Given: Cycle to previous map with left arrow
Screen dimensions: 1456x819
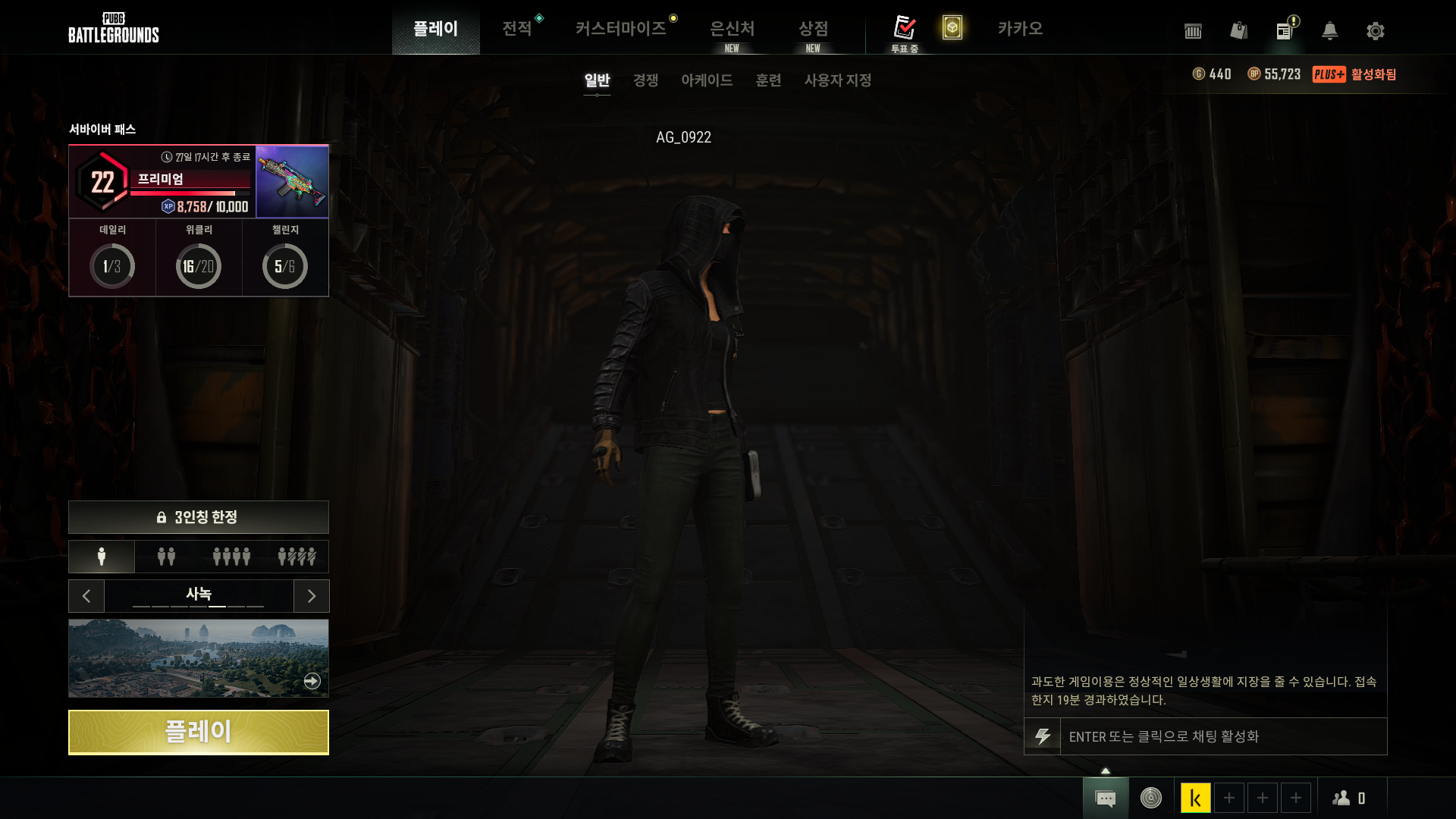Looking at the screenshot, I should pos(86,596).
